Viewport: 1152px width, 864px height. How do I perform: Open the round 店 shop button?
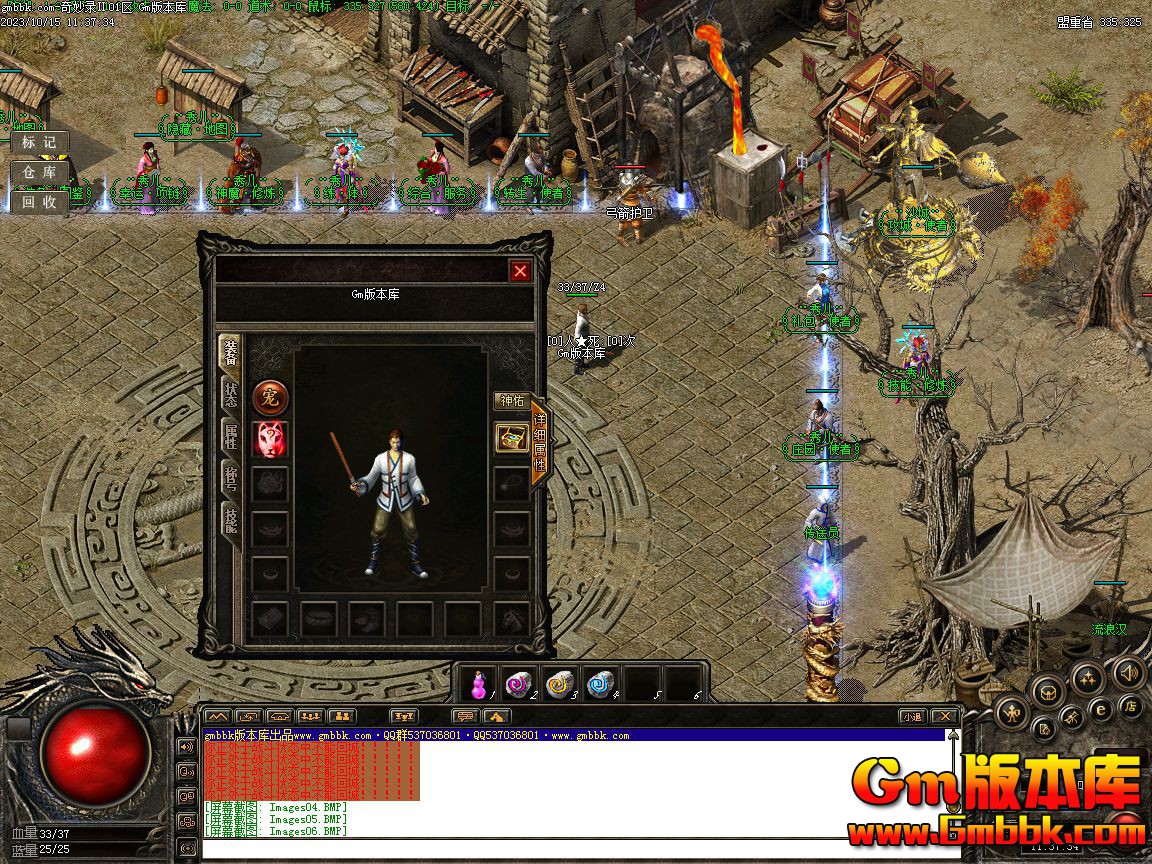1131,706
